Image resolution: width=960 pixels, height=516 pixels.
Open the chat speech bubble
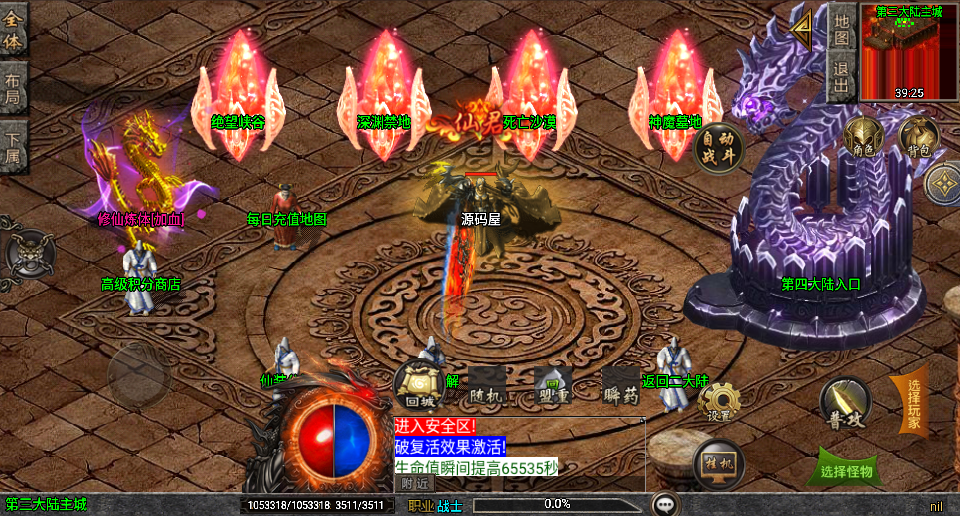[x=665, y=504]
